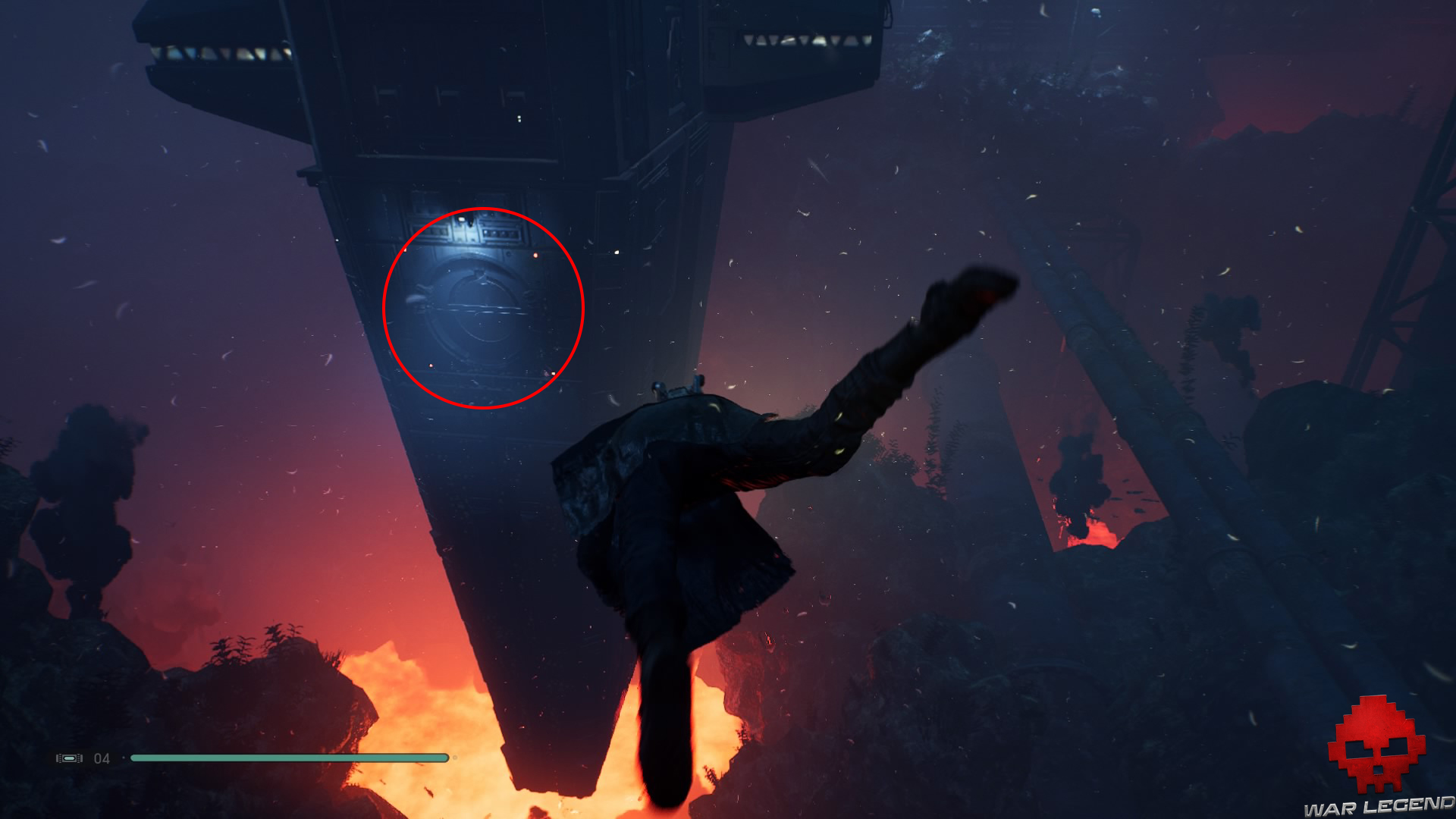Click the small dot at the health bar's end
This screenshot has width=1456, height=819.
[x=454, y=756]
